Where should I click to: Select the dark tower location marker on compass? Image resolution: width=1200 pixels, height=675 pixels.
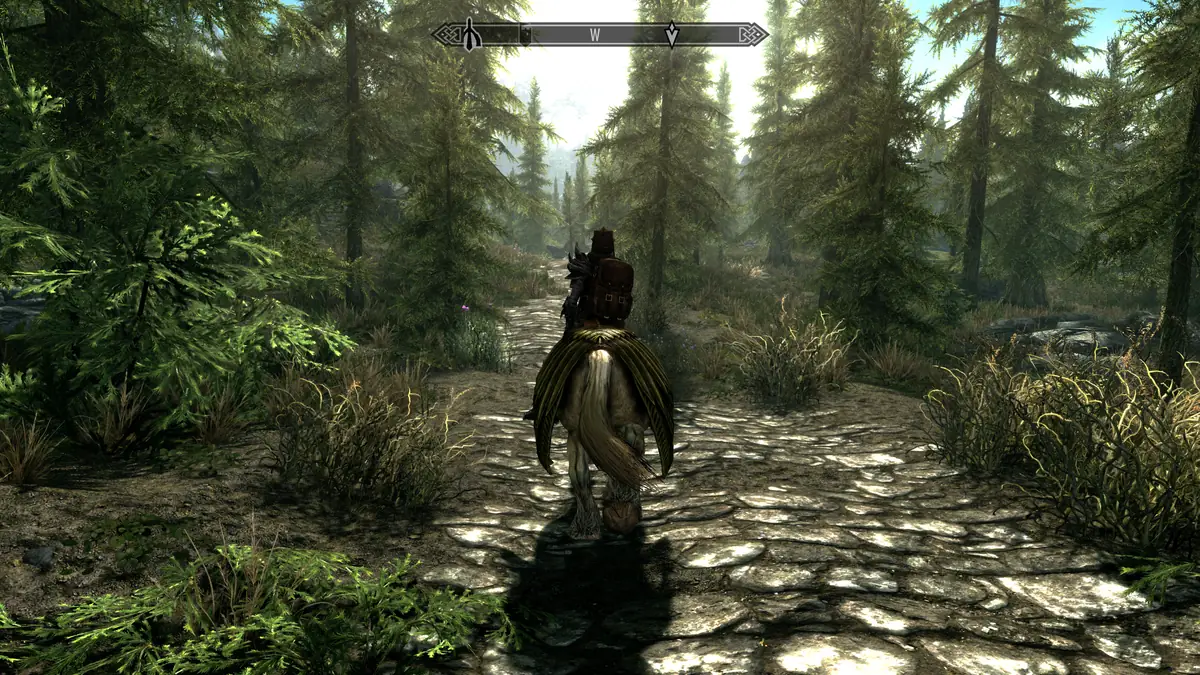click(471, 36)
